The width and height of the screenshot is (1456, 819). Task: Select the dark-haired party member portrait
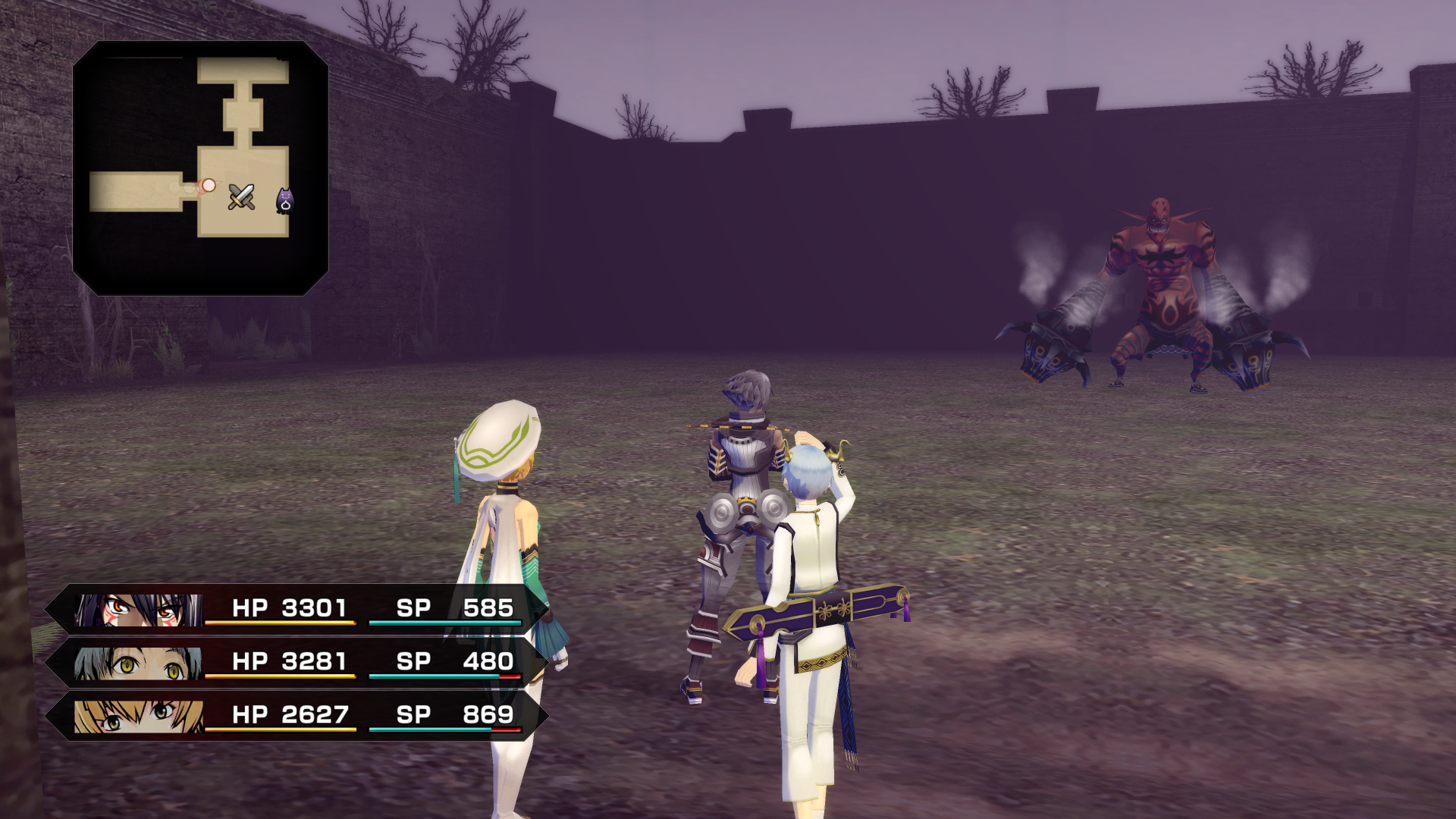click(x=139, y=610)
